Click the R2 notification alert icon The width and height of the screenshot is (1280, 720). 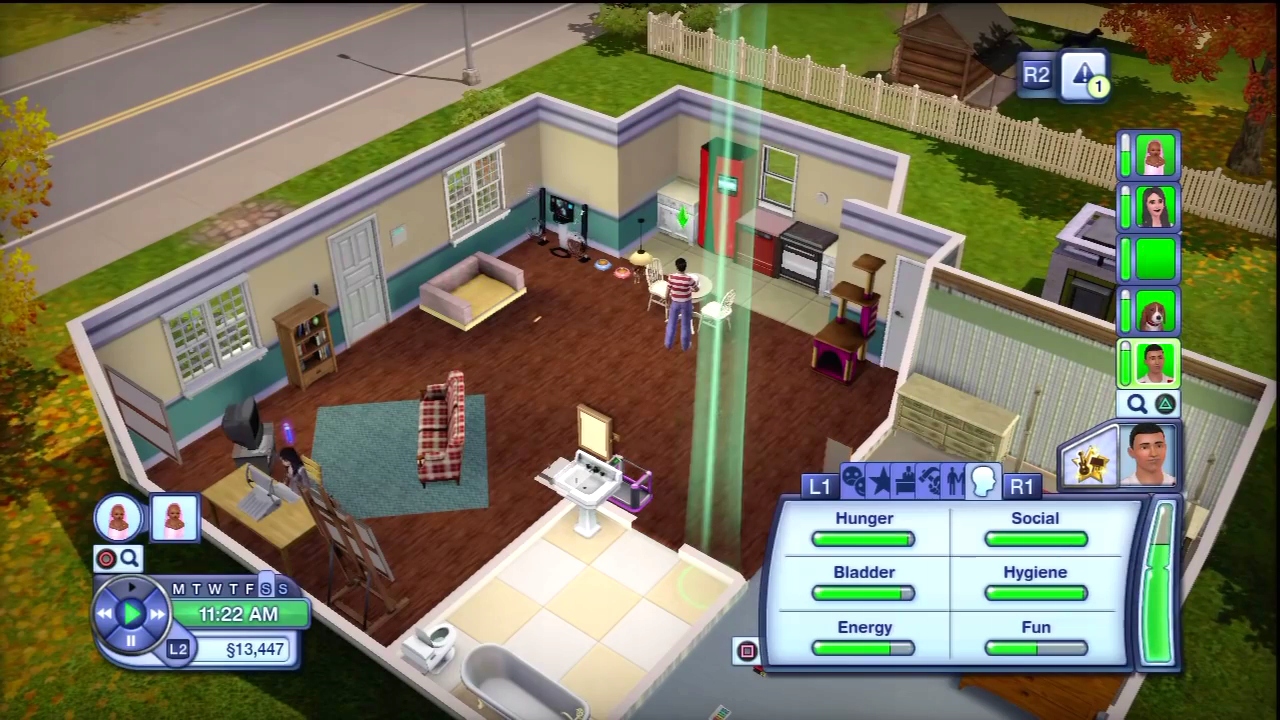click(x=1085, y=75)
